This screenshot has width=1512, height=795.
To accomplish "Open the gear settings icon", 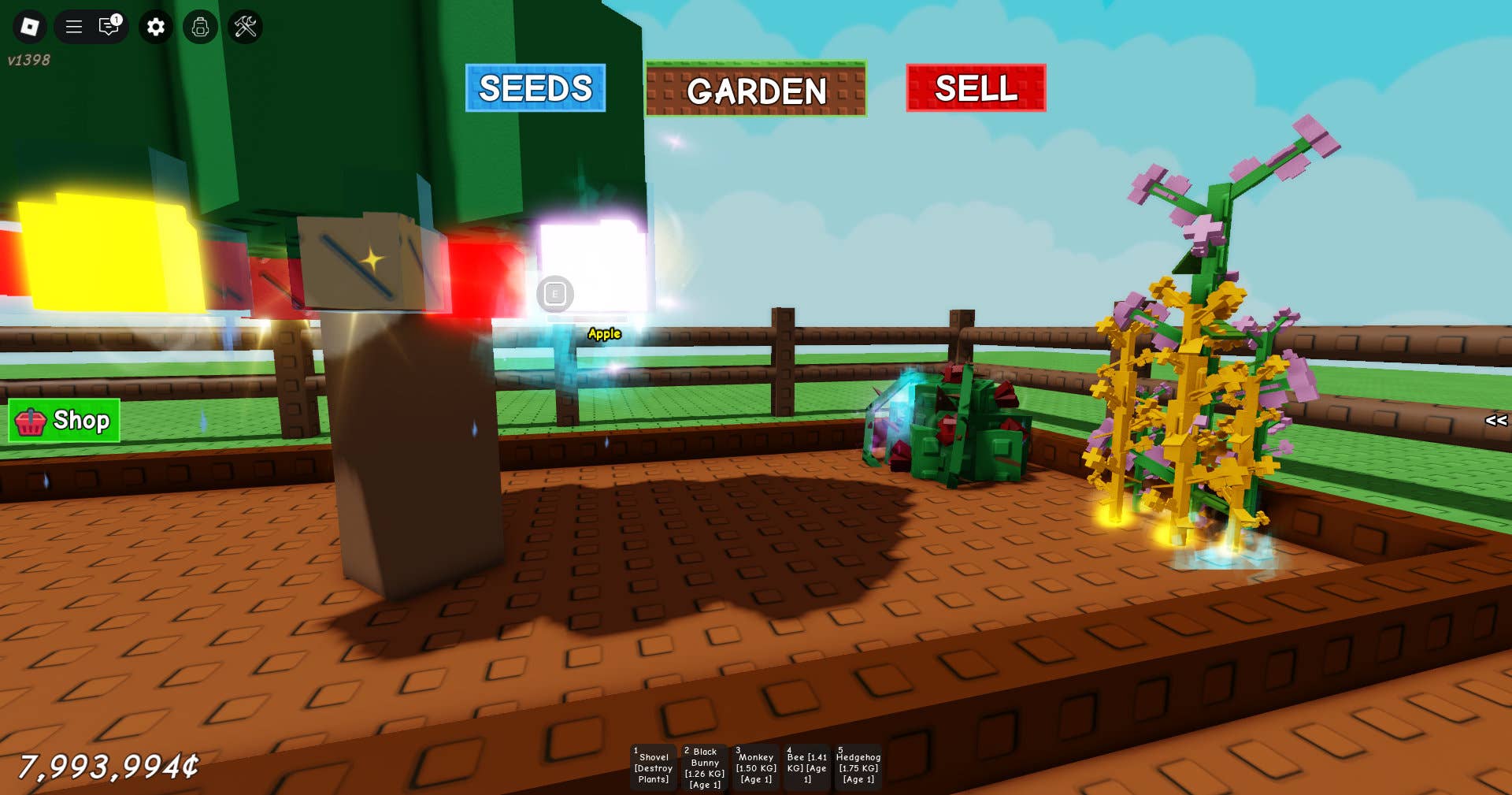I will (156, 27).
